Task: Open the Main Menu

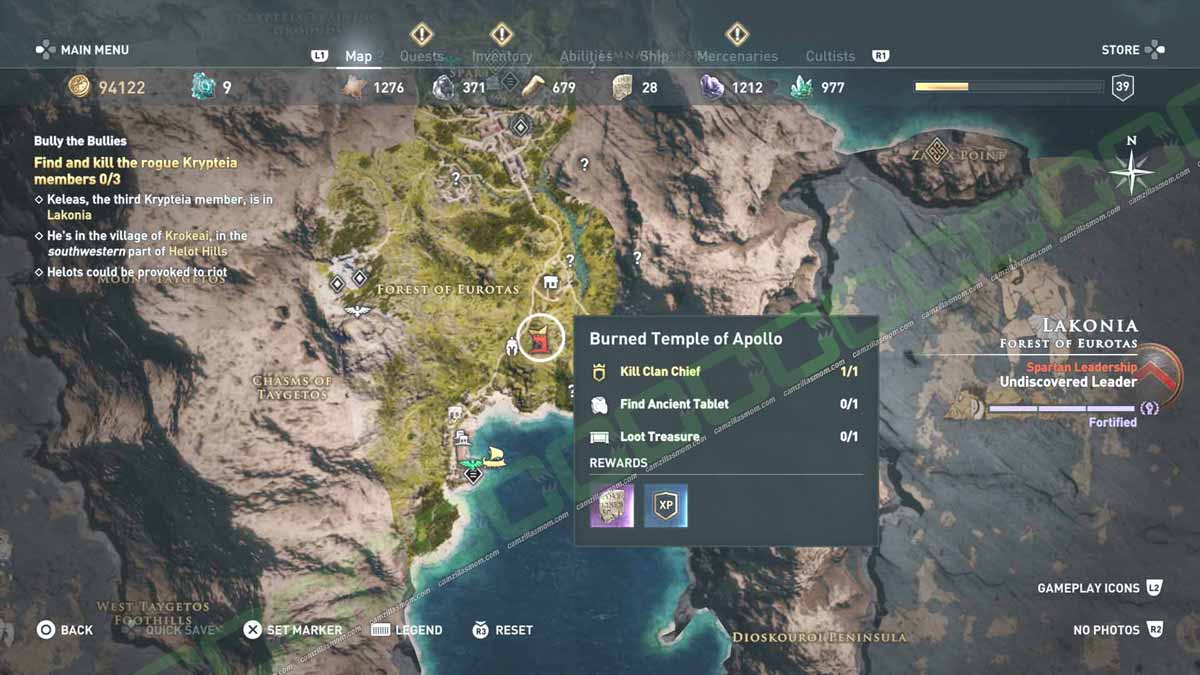Action: tap(83, 50)
